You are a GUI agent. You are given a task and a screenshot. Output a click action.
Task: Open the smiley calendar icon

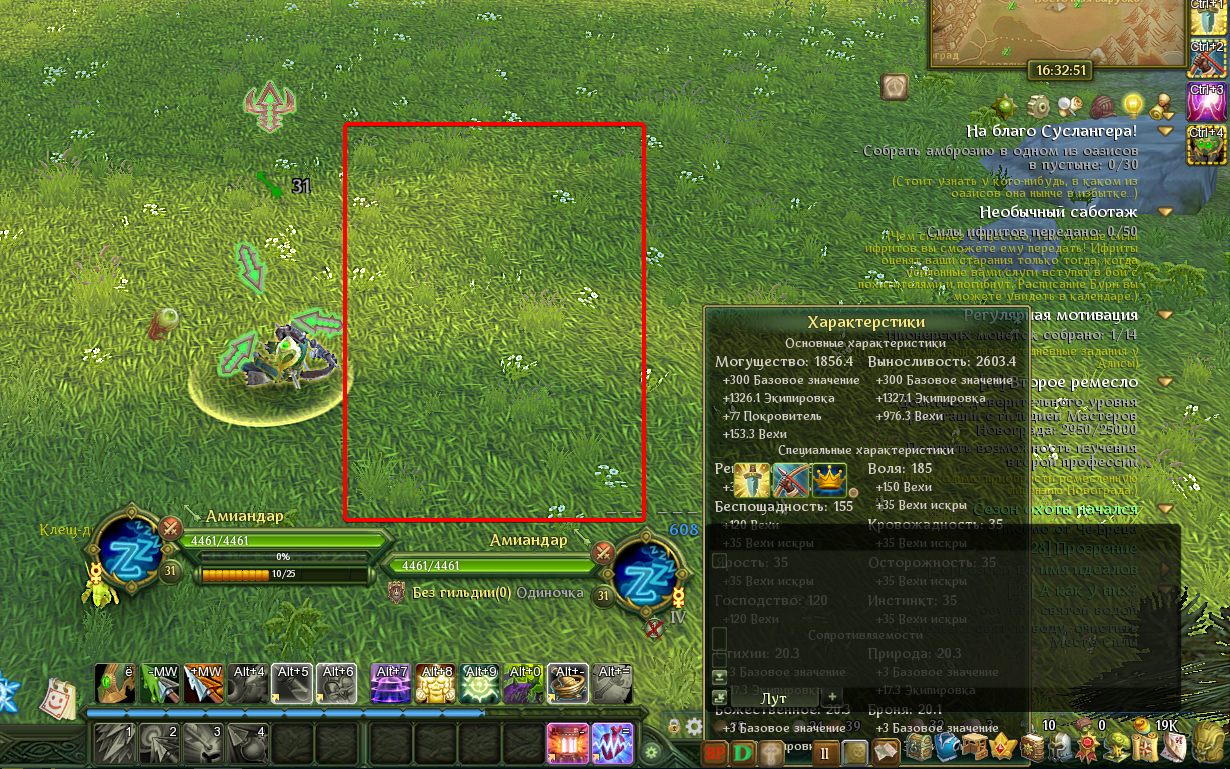pos(59,698)
